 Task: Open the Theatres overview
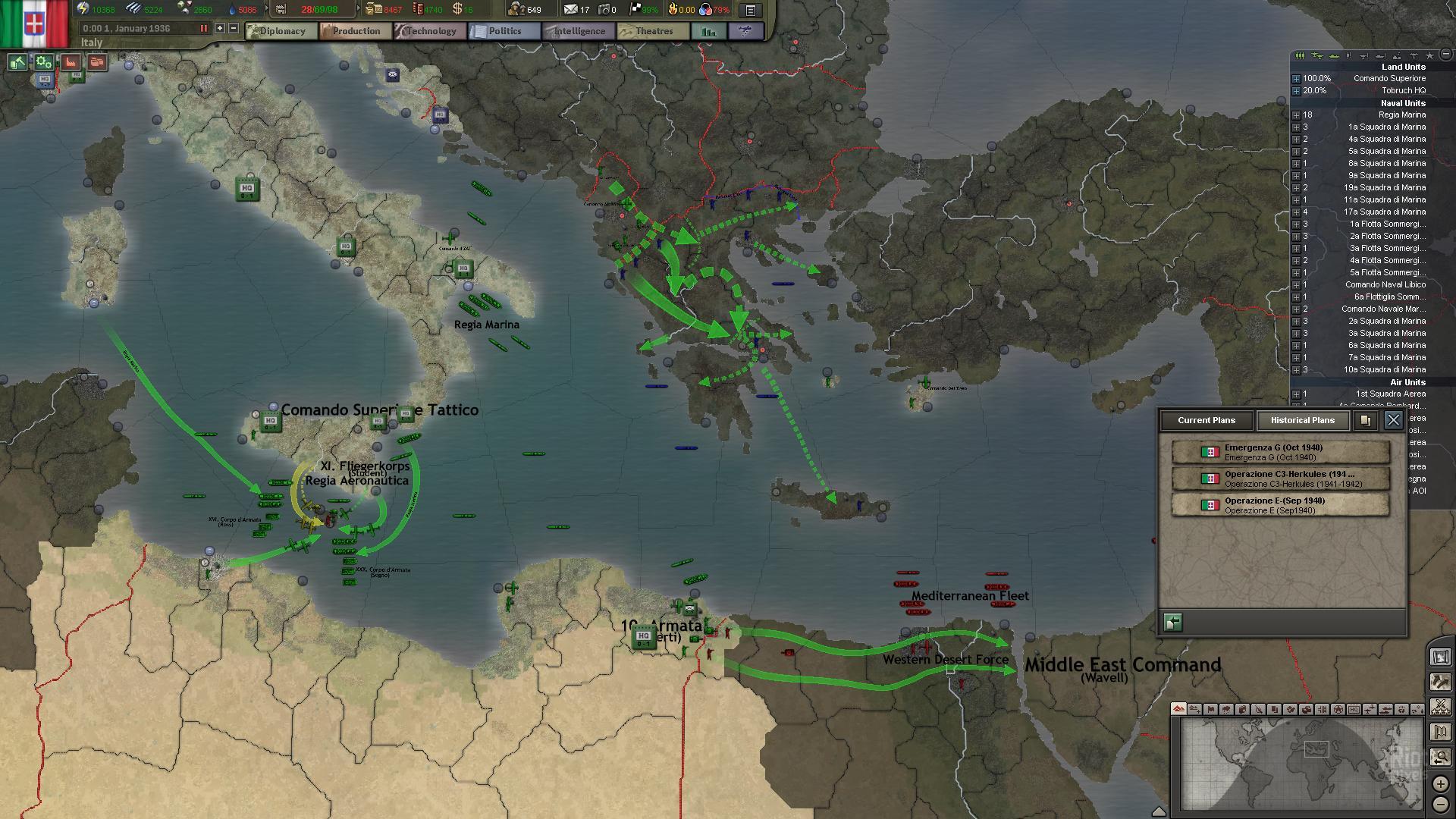tap(653, 31)
